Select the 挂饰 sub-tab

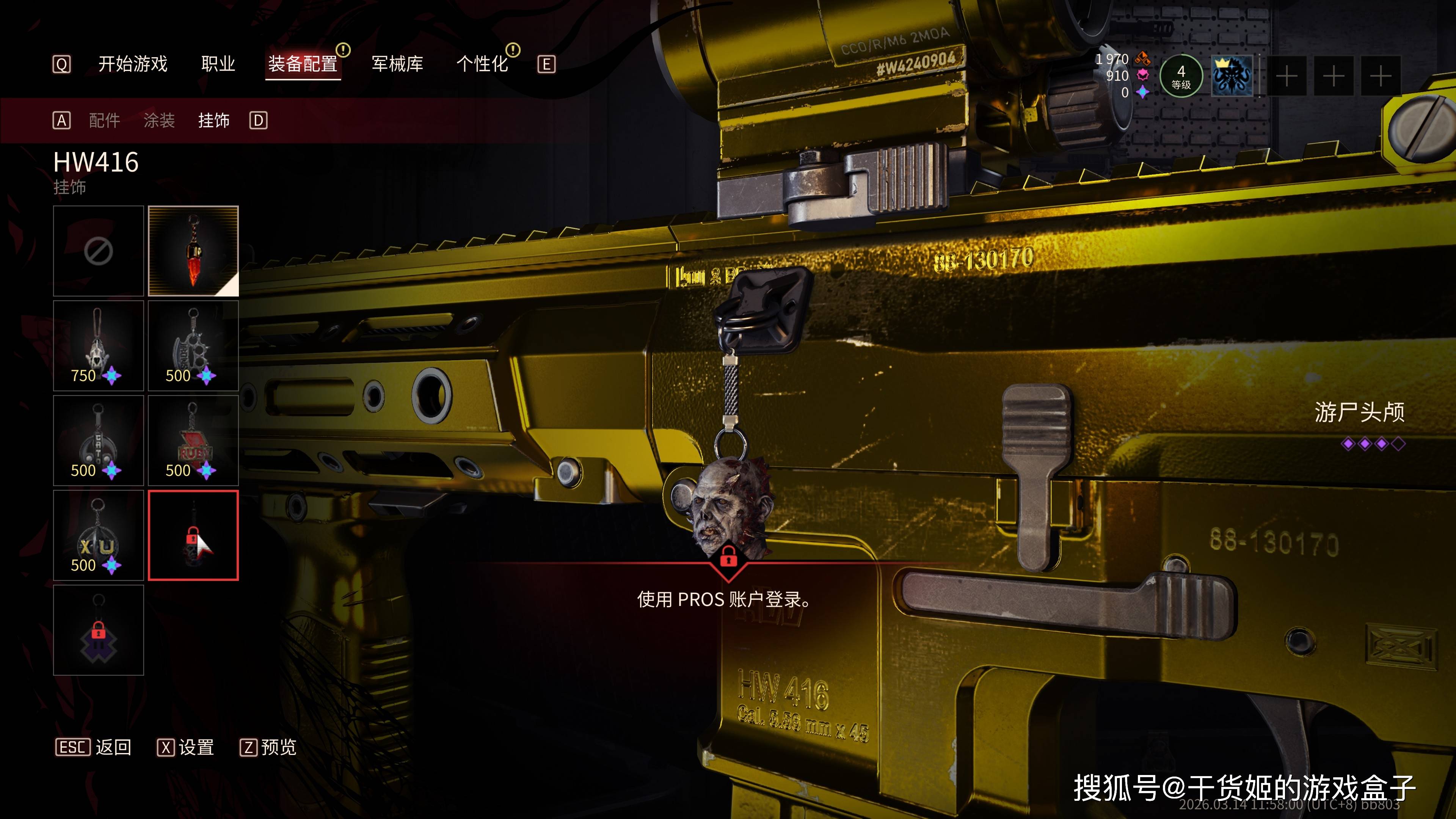[213, 121]
